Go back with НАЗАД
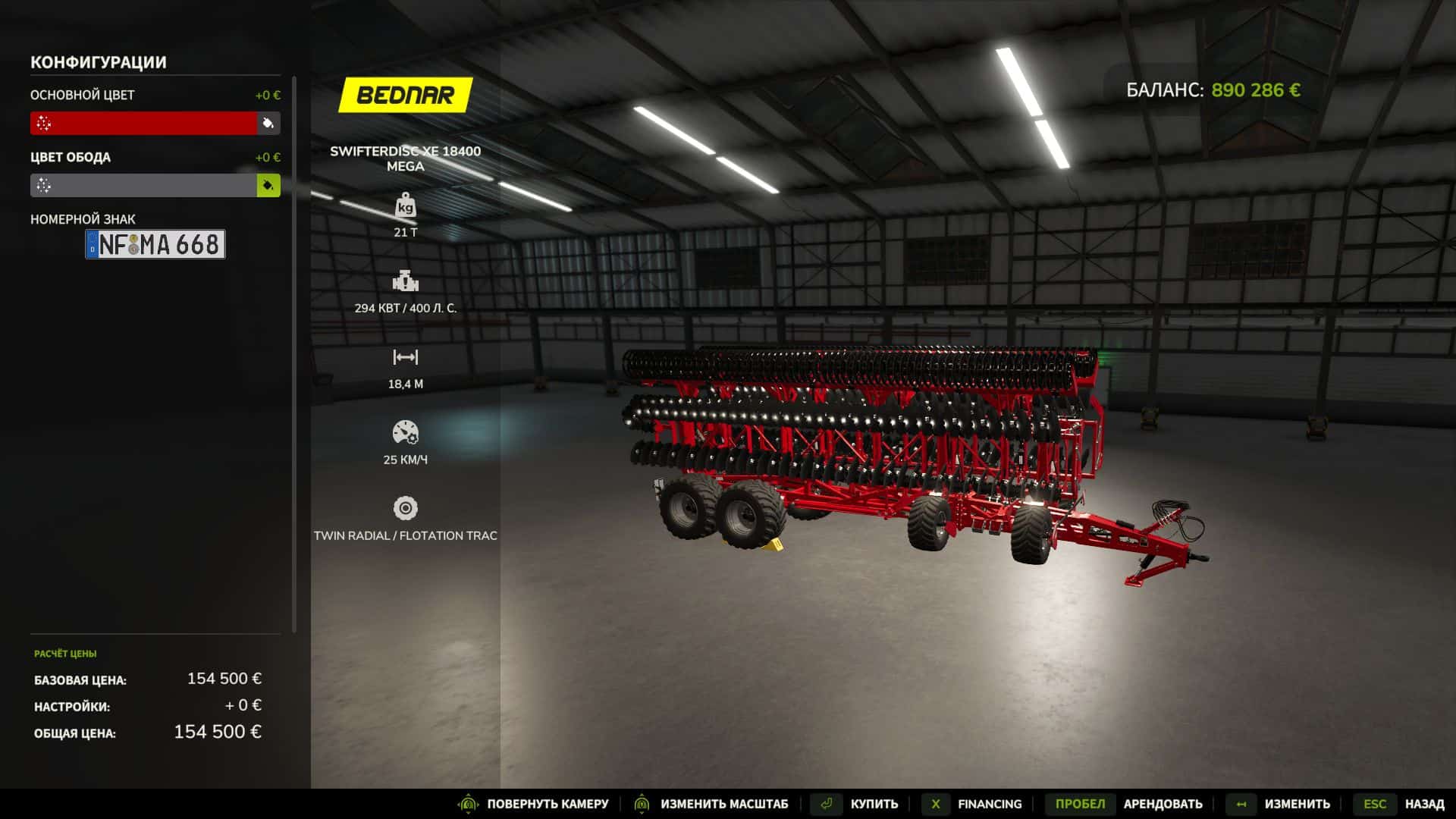 click(1424, 804)
